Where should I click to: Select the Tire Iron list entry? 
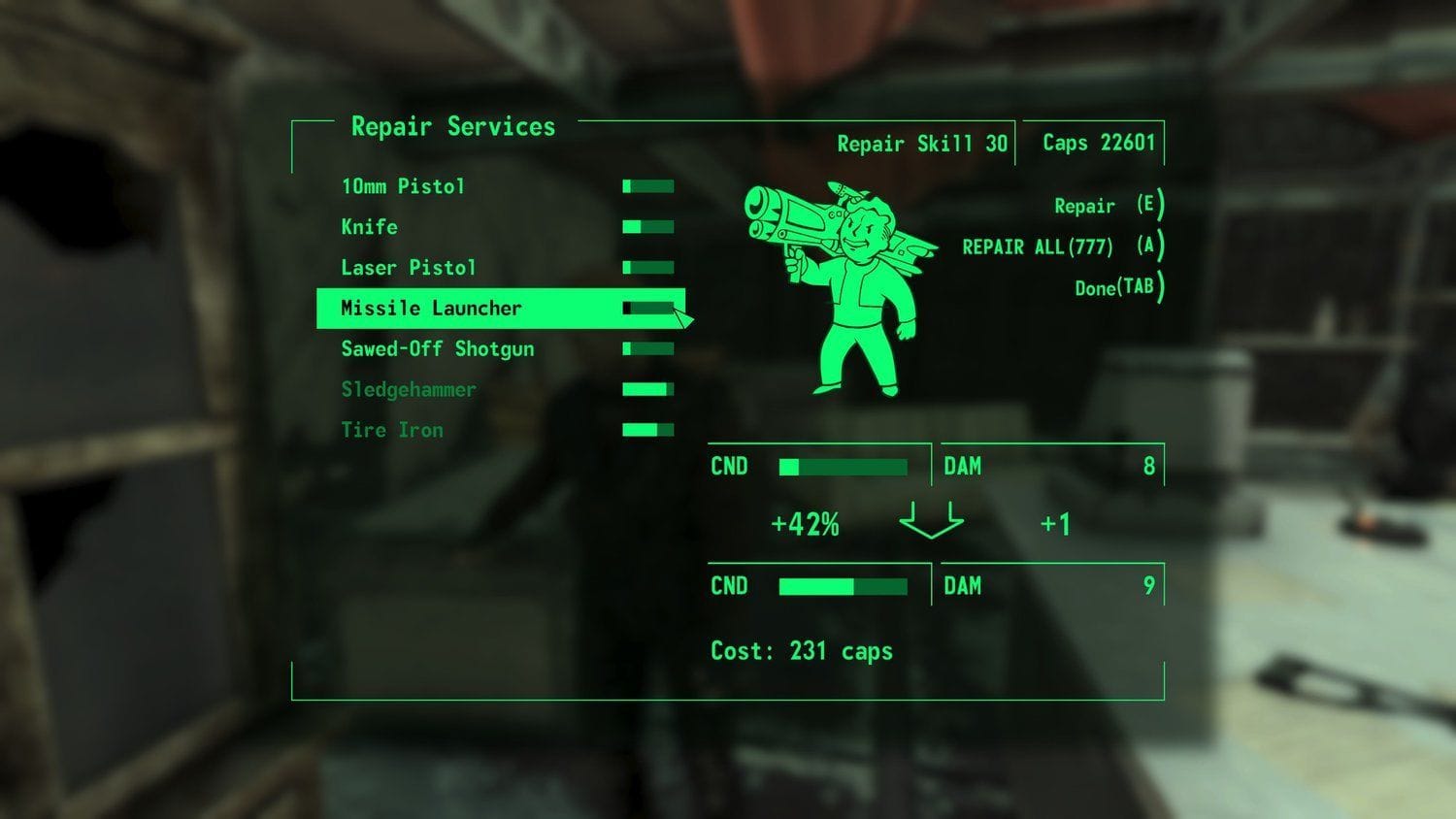[x=392, y=429]
